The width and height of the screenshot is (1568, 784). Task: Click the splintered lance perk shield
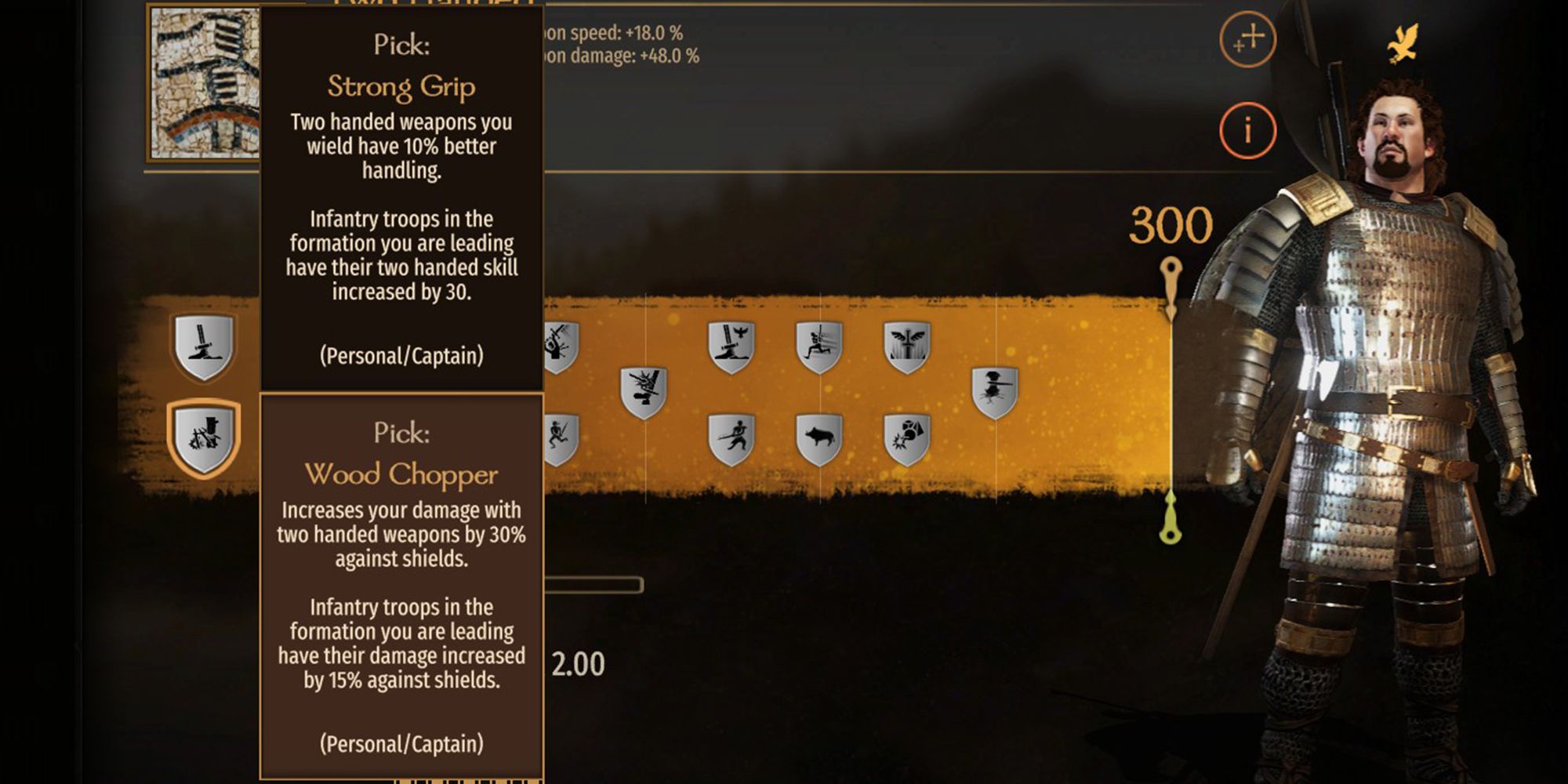tap(642, 390)
